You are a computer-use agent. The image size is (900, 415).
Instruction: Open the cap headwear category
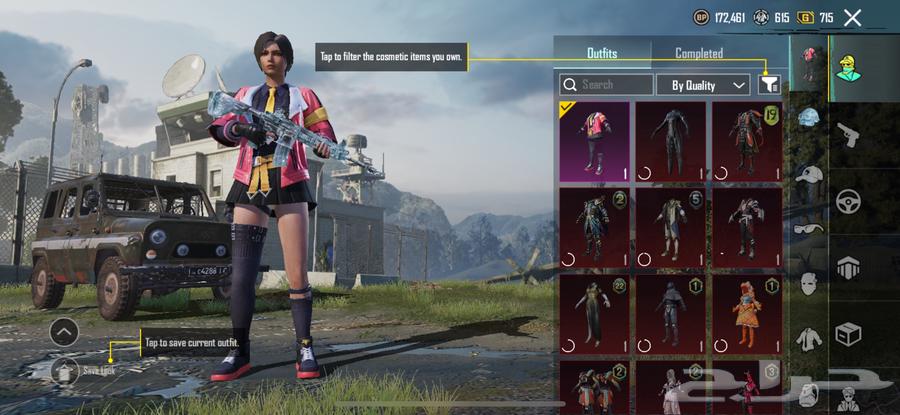click(809, 175)
